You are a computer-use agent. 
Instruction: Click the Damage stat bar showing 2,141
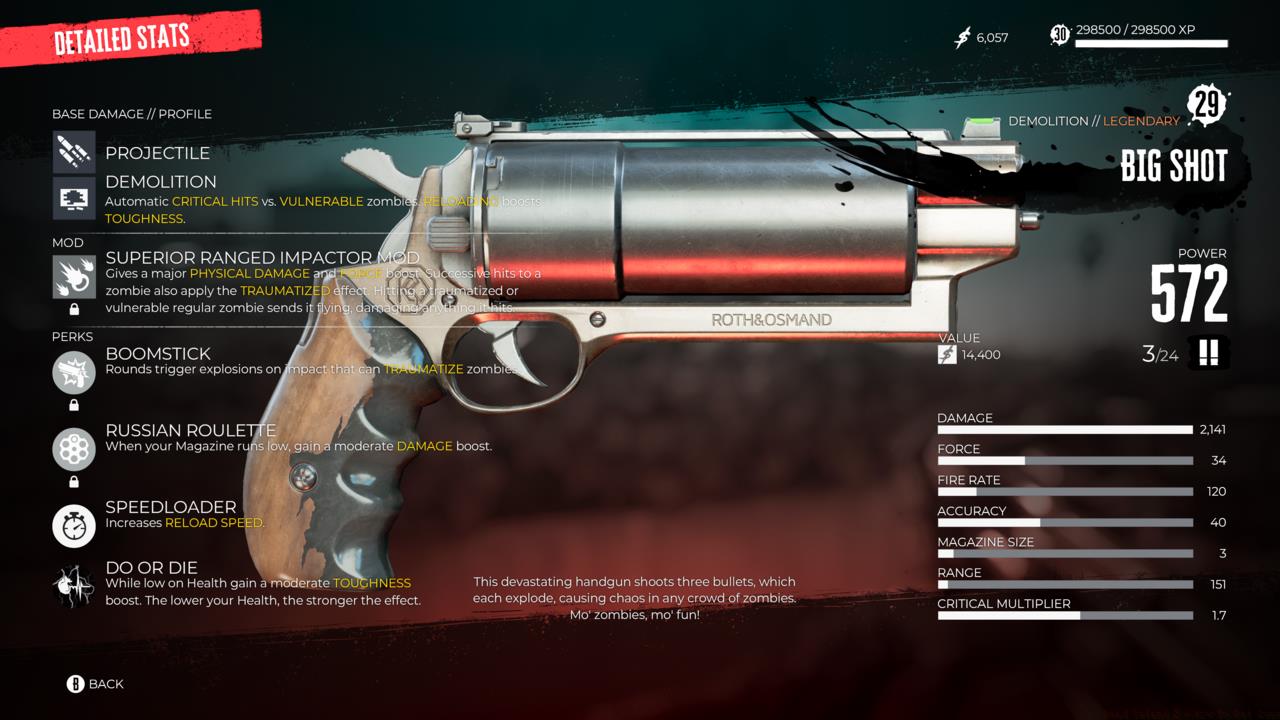point(1064,429)
